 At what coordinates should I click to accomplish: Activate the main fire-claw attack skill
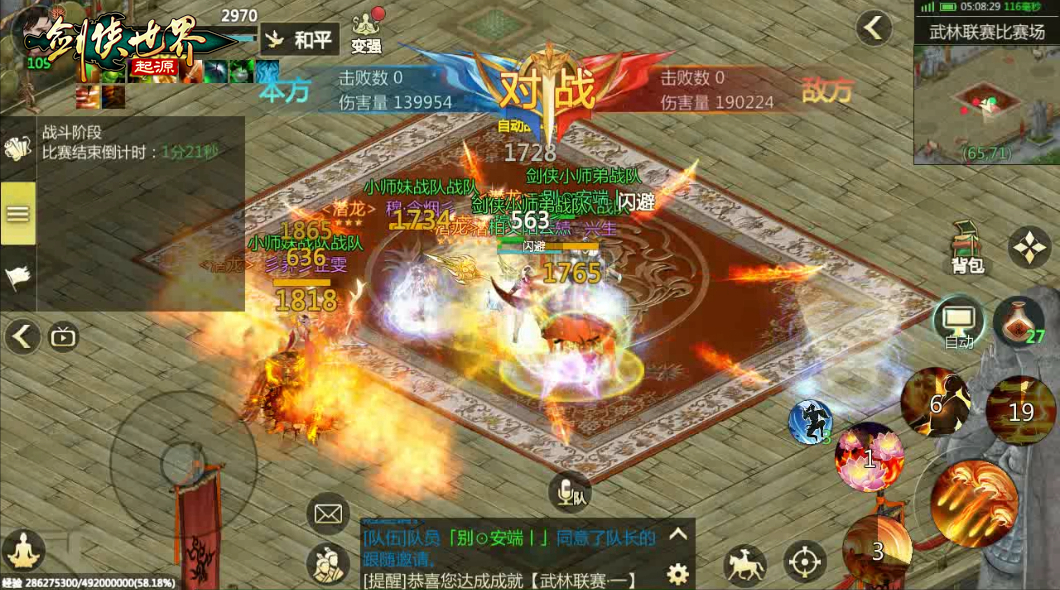coord(973,503)
